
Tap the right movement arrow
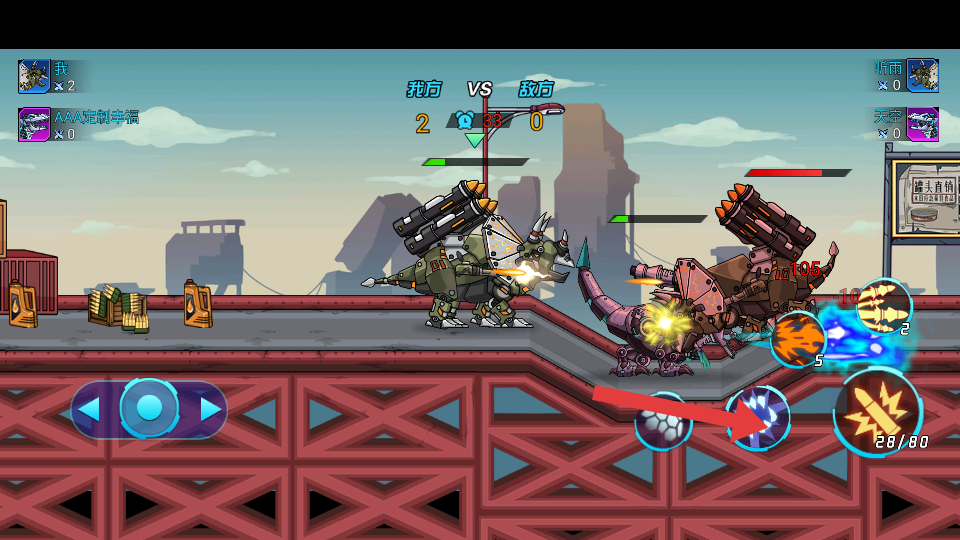(x=210, y=409)
